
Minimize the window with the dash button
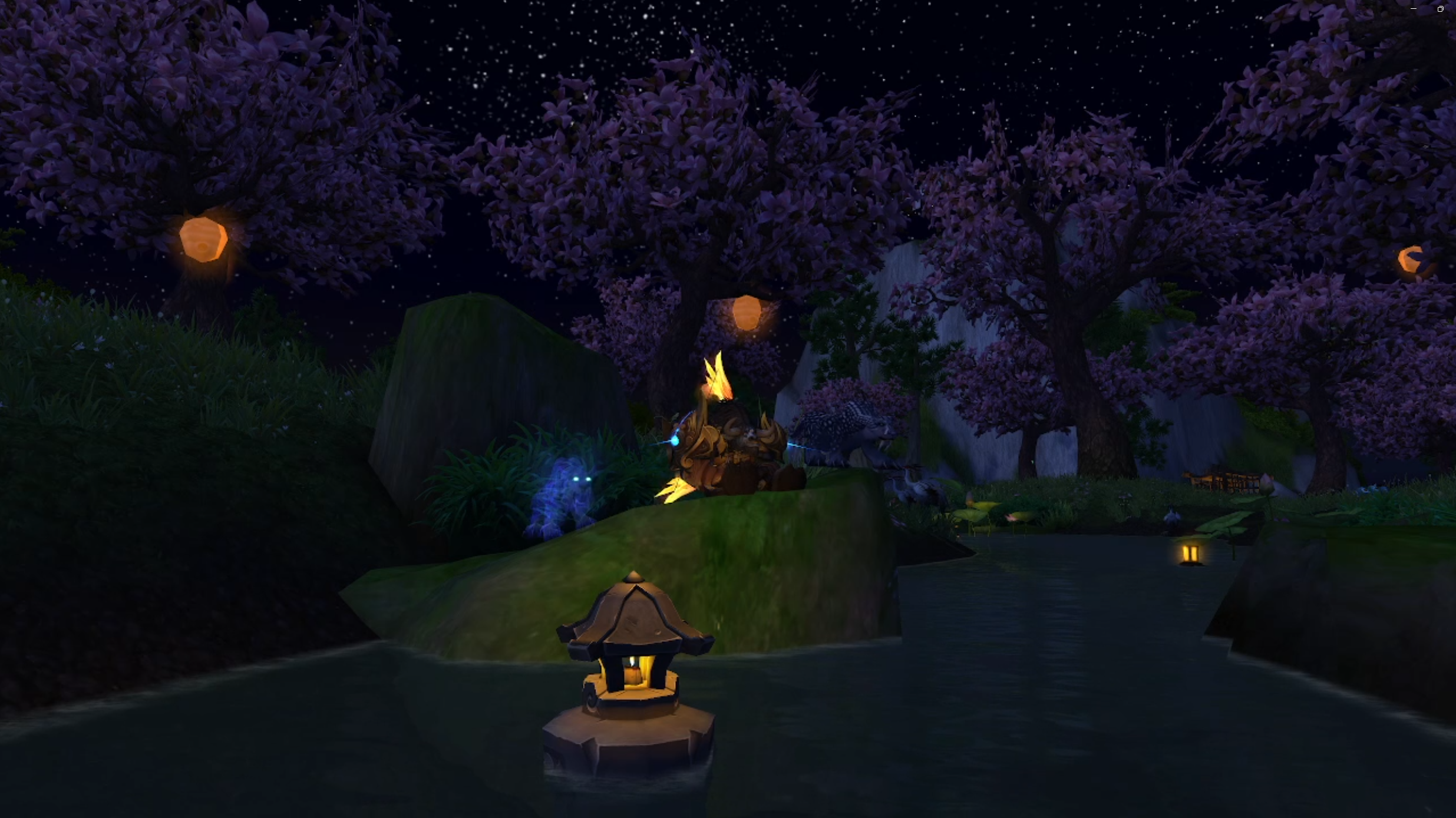[x=1413, y=9]
